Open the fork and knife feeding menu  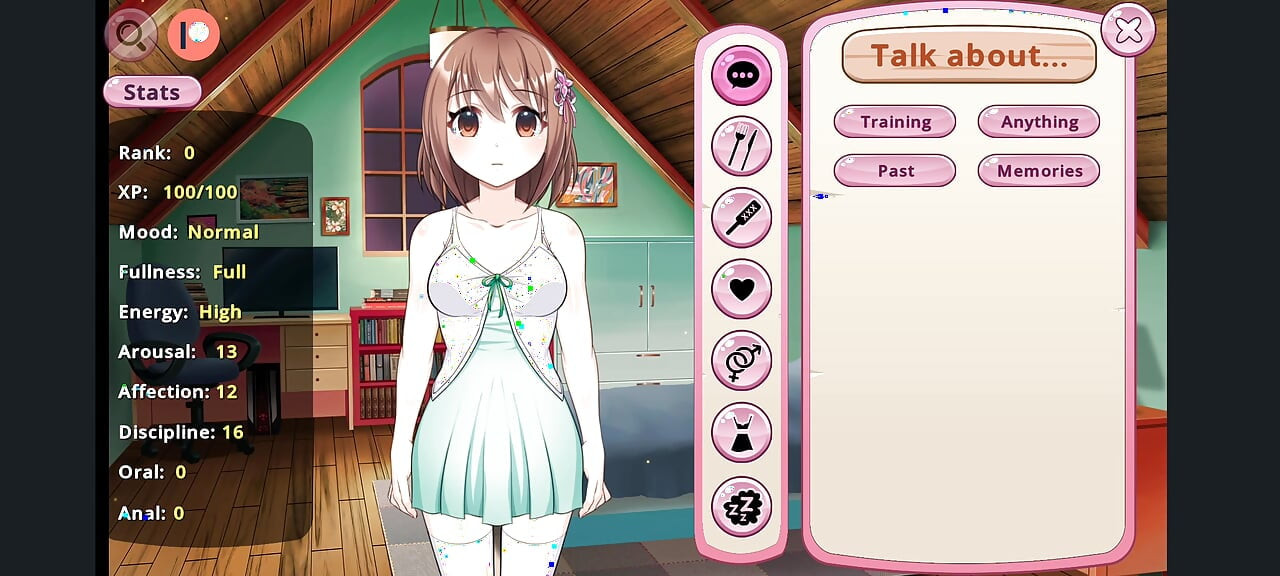pos(741,147)
